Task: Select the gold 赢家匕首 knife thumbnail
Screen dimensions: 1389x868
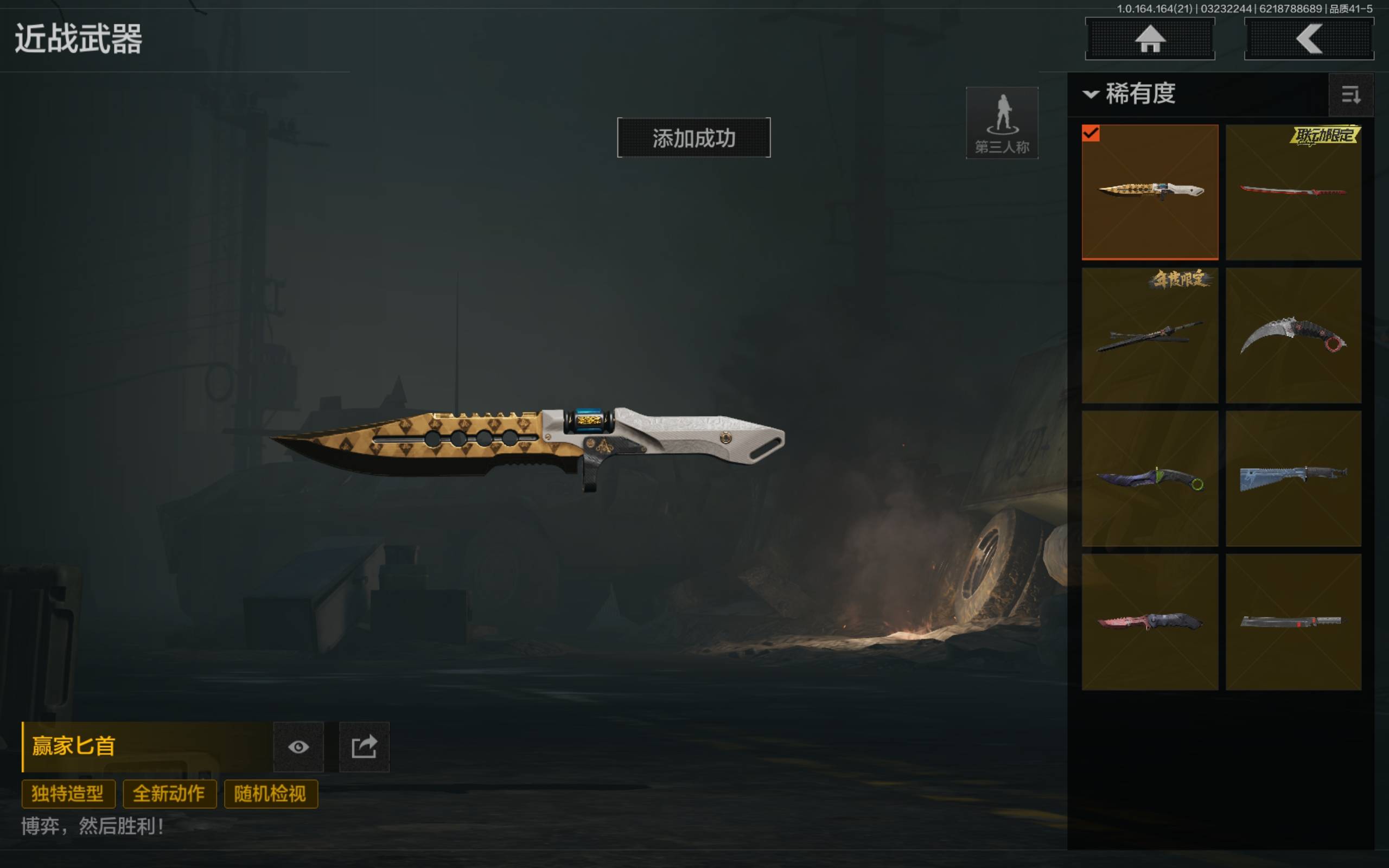Action: [1150, 192]
